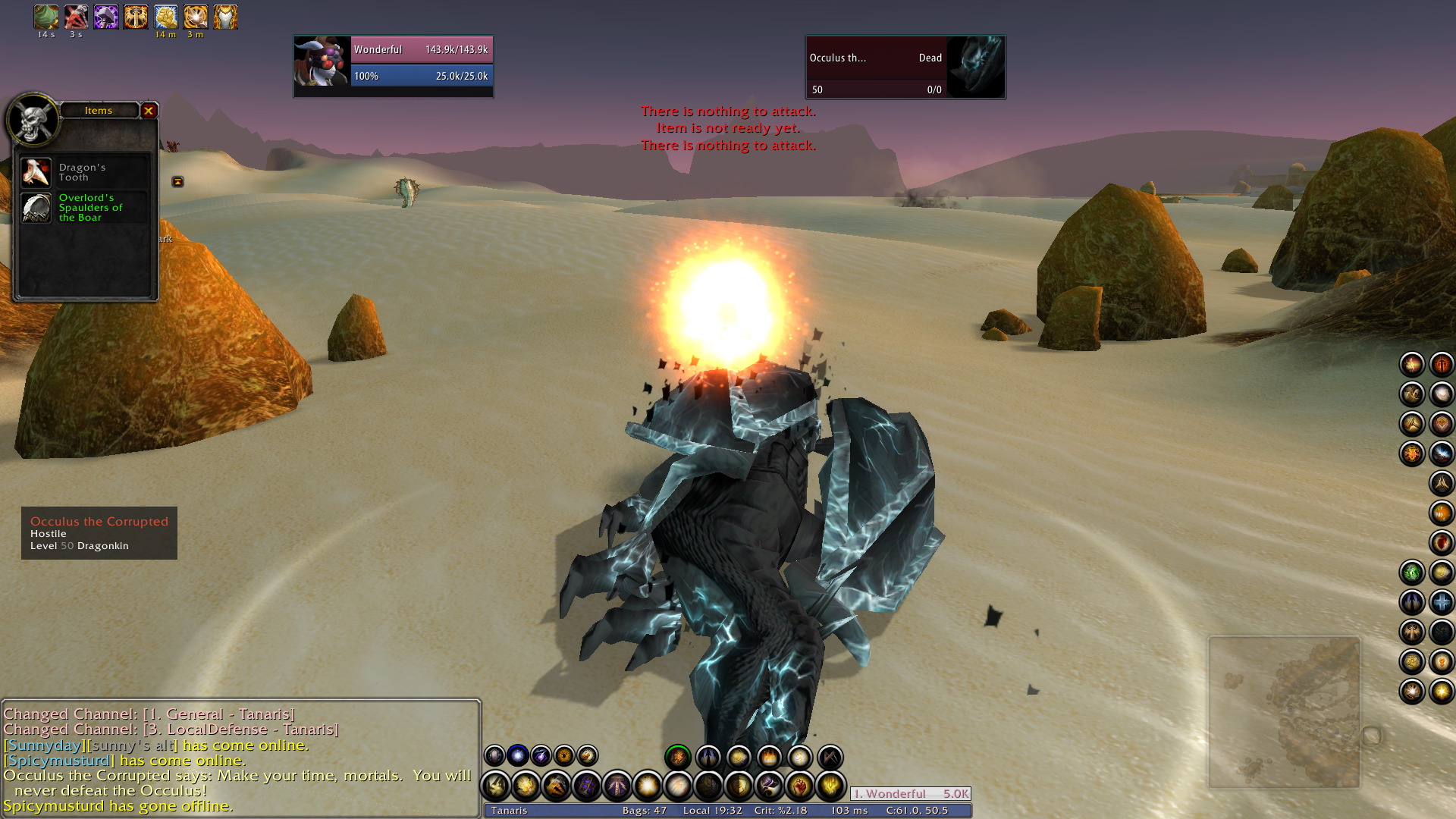Image resolution: width=1456 pixels, height=819 pixels.
Task: Activate the clenched fist ability
Action: pos(800,786)
